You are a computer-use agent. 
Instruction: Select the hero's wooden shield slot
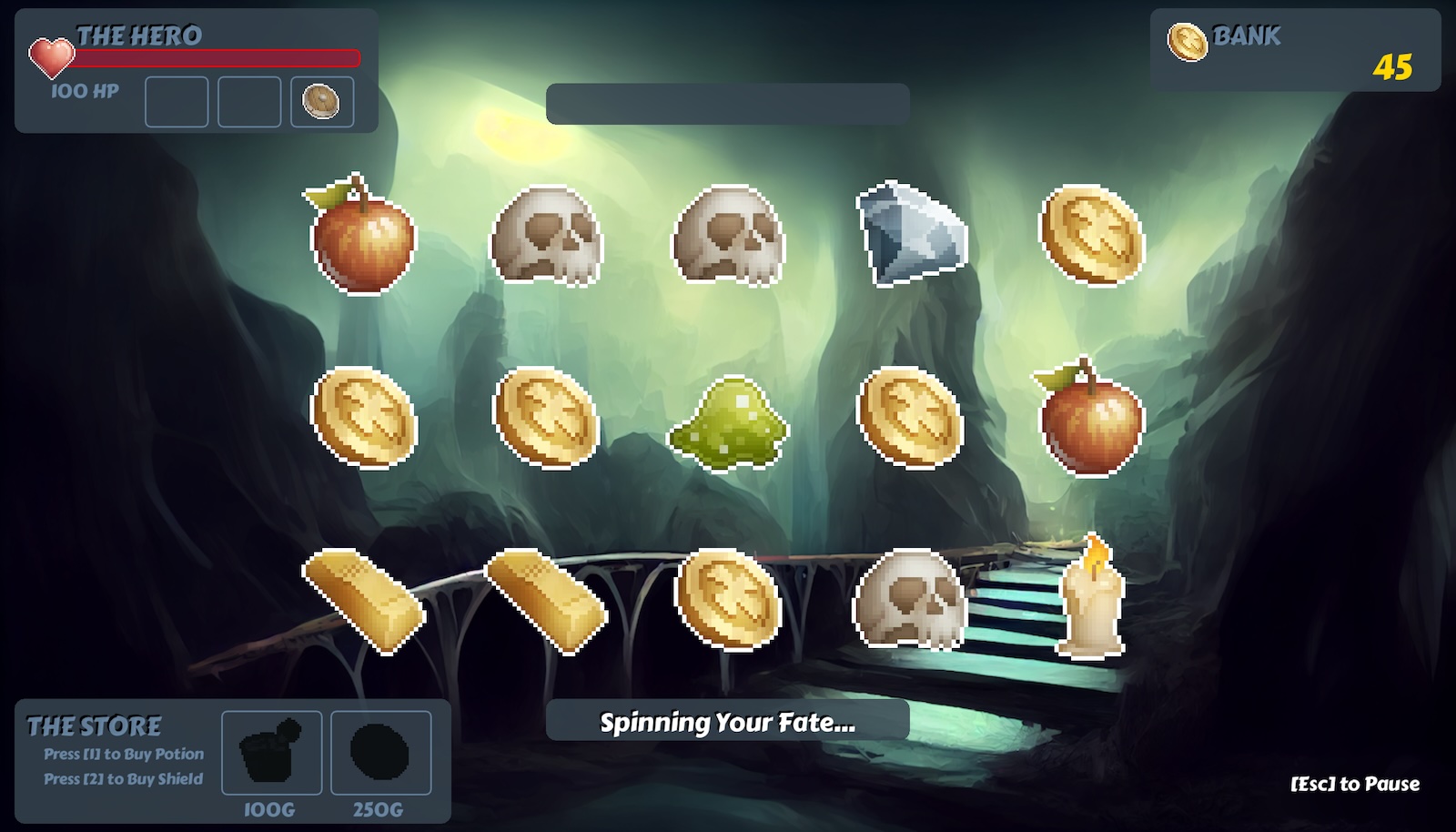pyautogui.click(x=321, y=101)
